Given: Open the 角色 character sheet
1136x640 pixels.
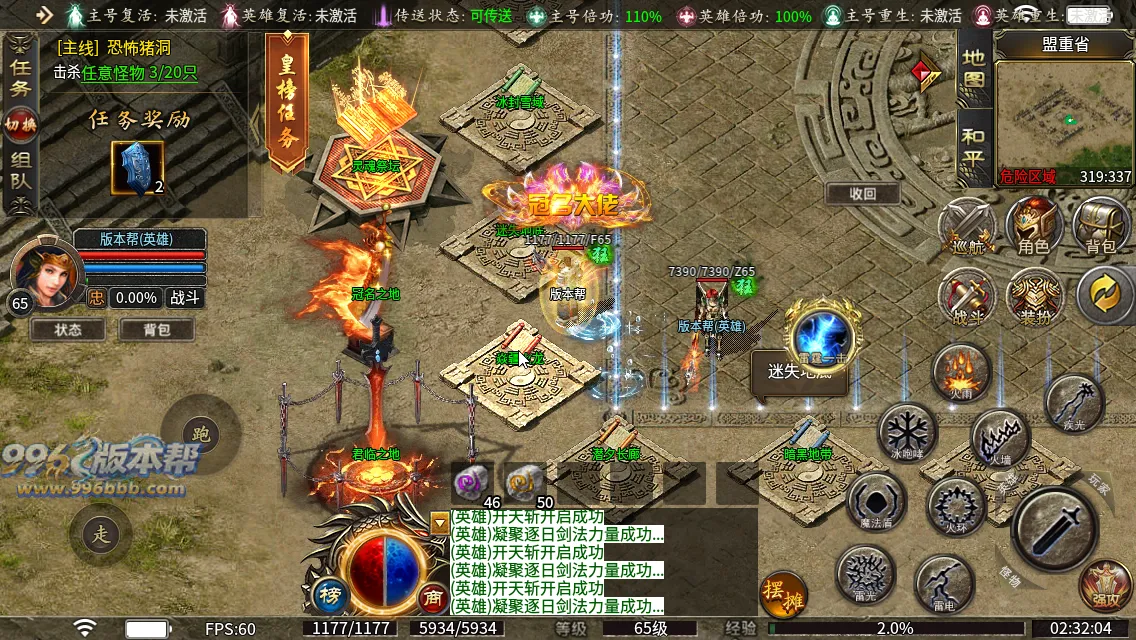Looking at the screenshot, I should 1033,227.
